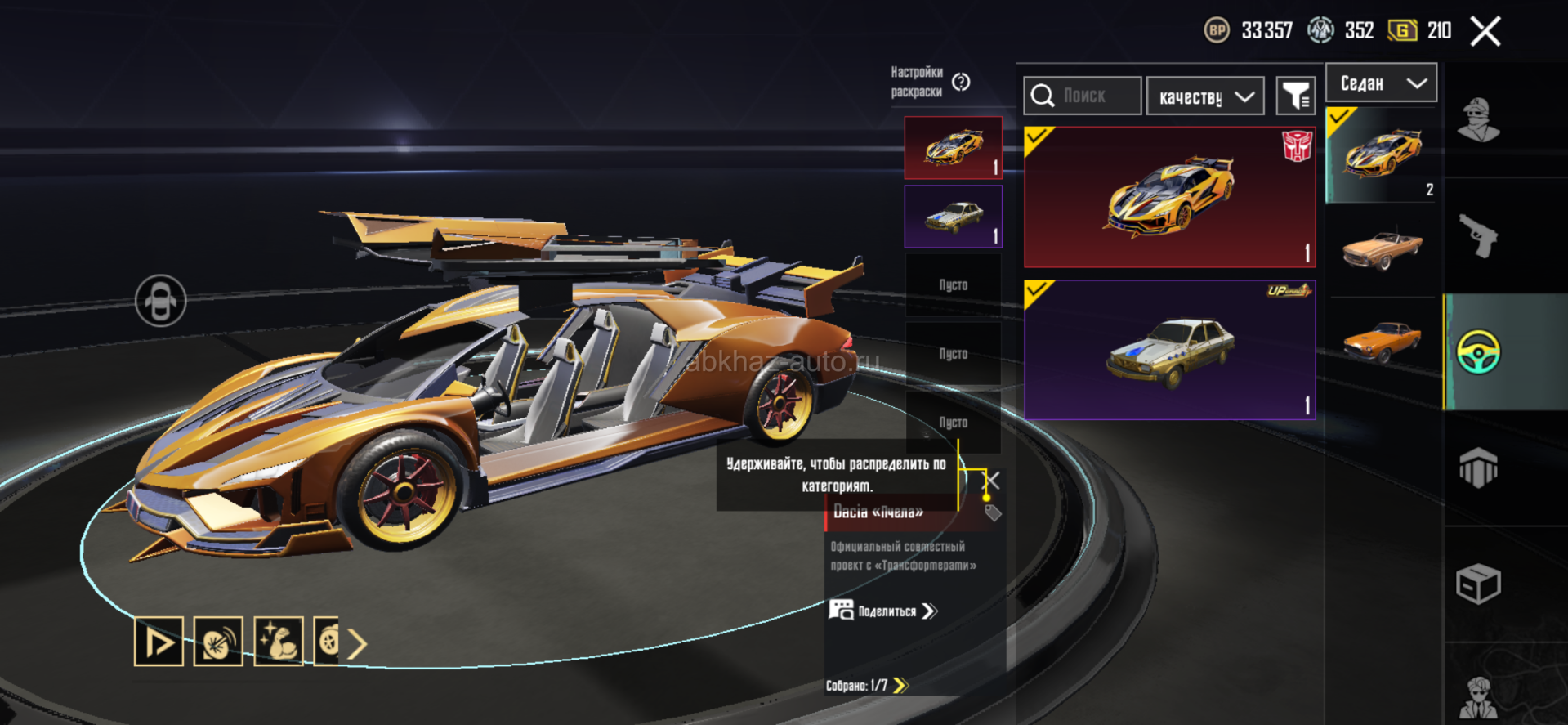Viewport: 1568px width, 725px height.
Task: Toggle the car top-view door icon
Action: pyautogui.click(x=160, y=301)
